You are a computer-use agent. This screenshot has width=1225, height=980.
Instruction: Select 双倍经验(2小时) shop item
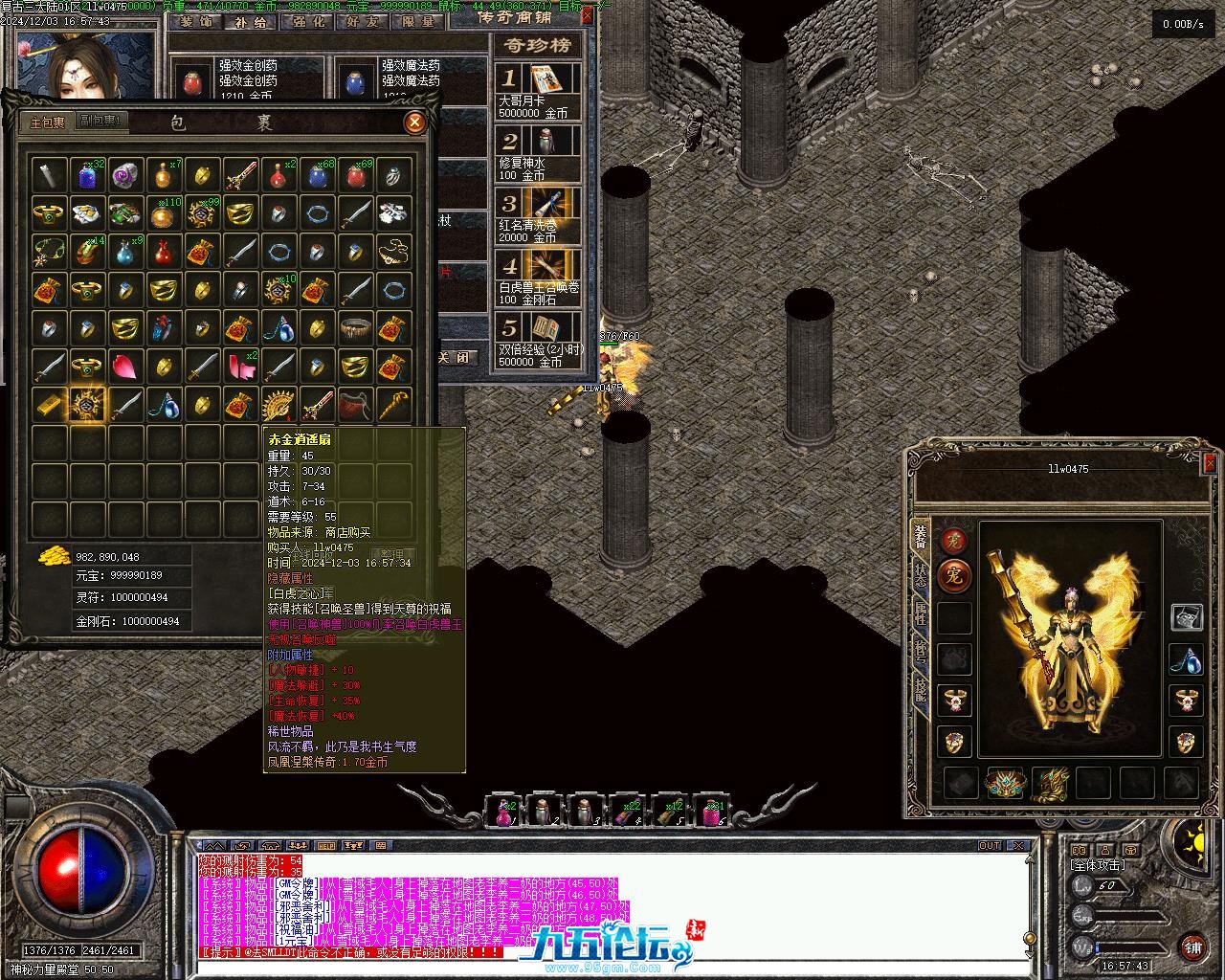pyautogui.click(x=539, y=339)
